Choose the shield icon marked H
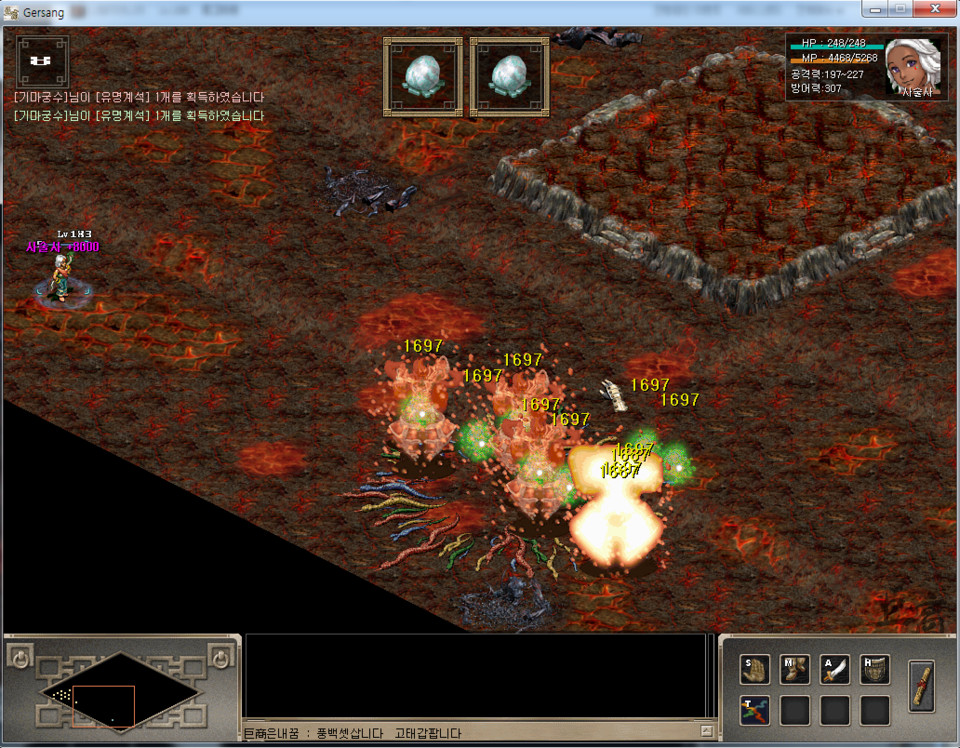This screenshot has height=748, width=960. (x=875, y=670)
